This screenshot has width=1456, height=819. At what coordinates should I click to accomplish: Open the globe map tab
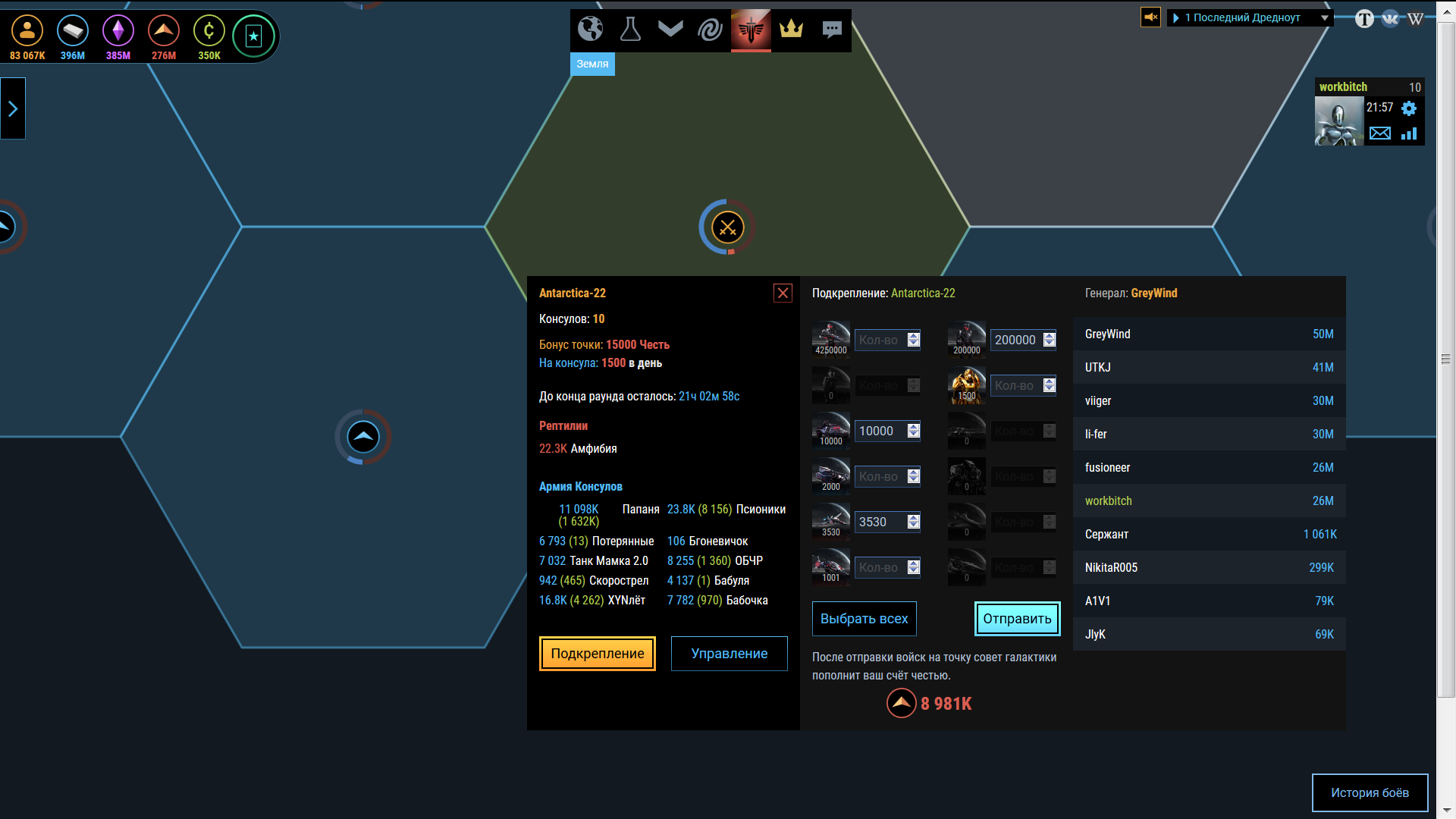(x=590, y=30)
